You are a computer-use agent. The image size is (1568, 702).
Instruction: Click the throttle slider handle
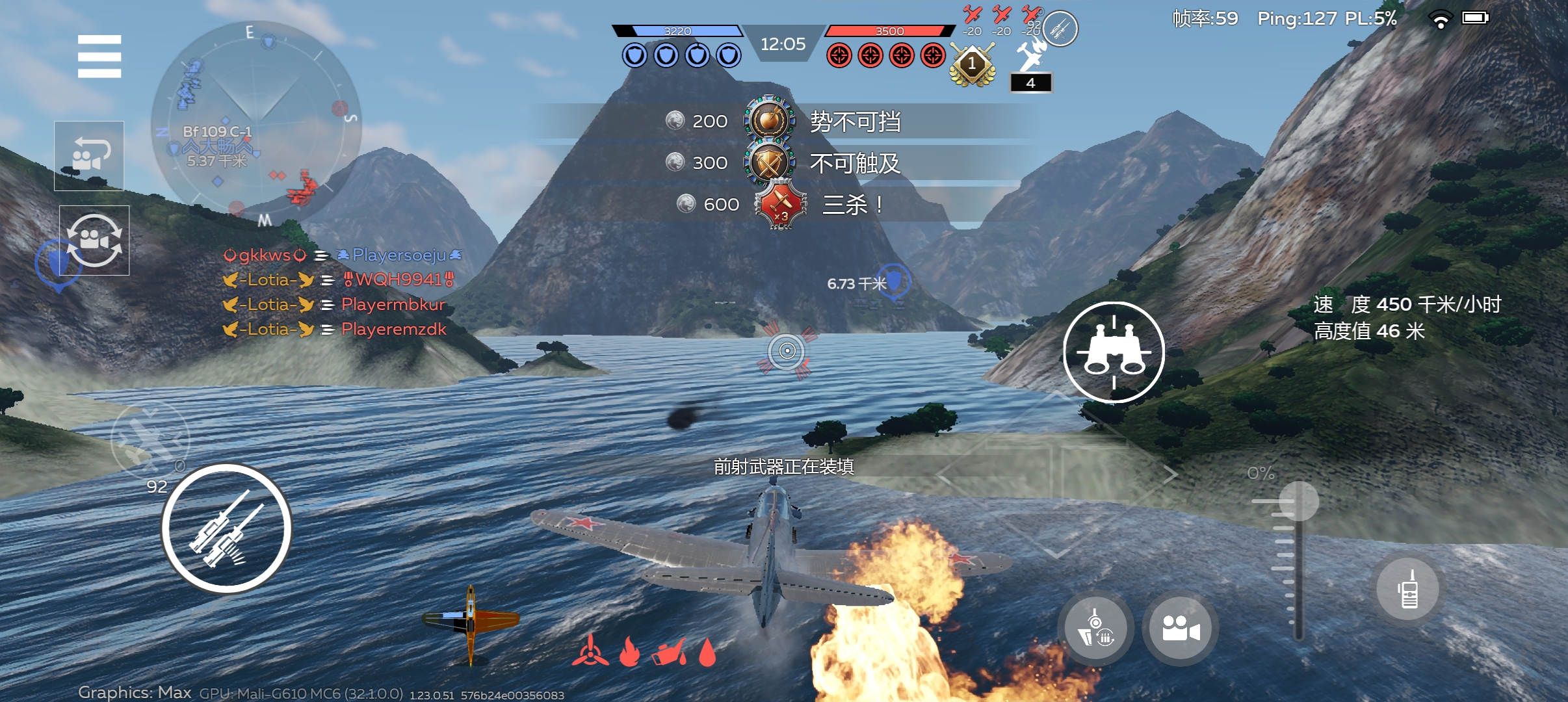[x=1298, y=501]
